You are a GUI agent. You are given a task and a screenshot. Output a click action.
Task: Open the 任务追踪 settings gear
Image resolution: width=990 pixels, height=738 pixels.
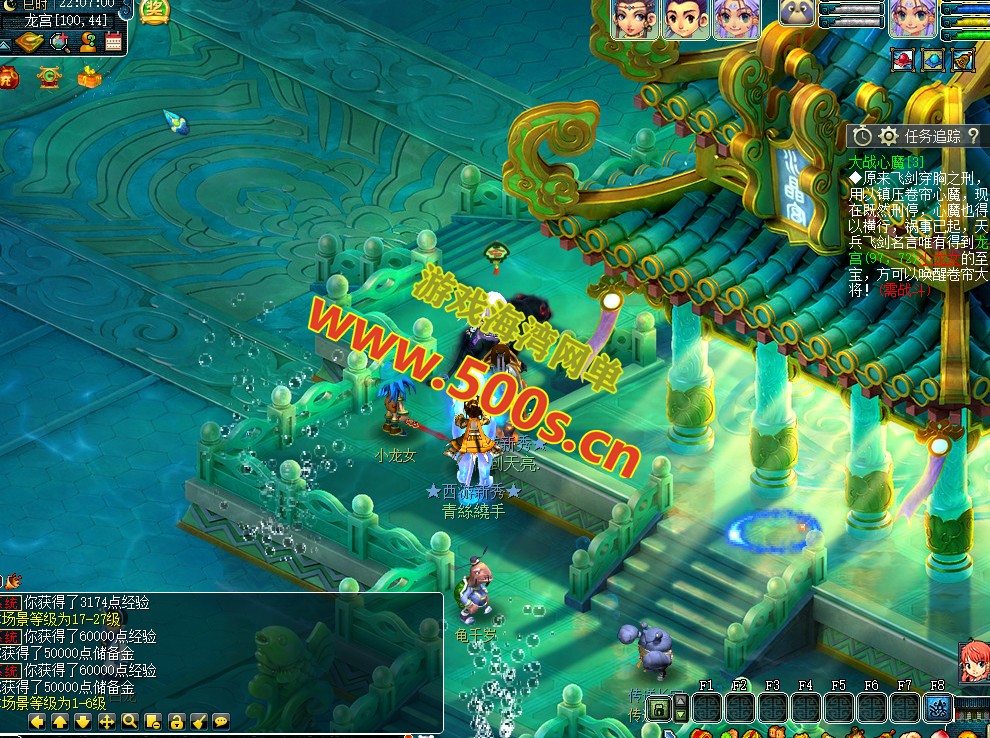tap(888, 136)
